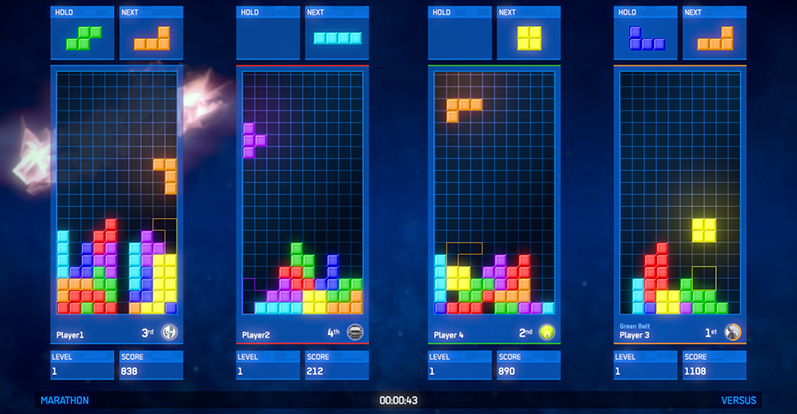The width and height of the screenshot is (797, 414).
Task: Click the Marathon mode label
Action: point(65,400)
